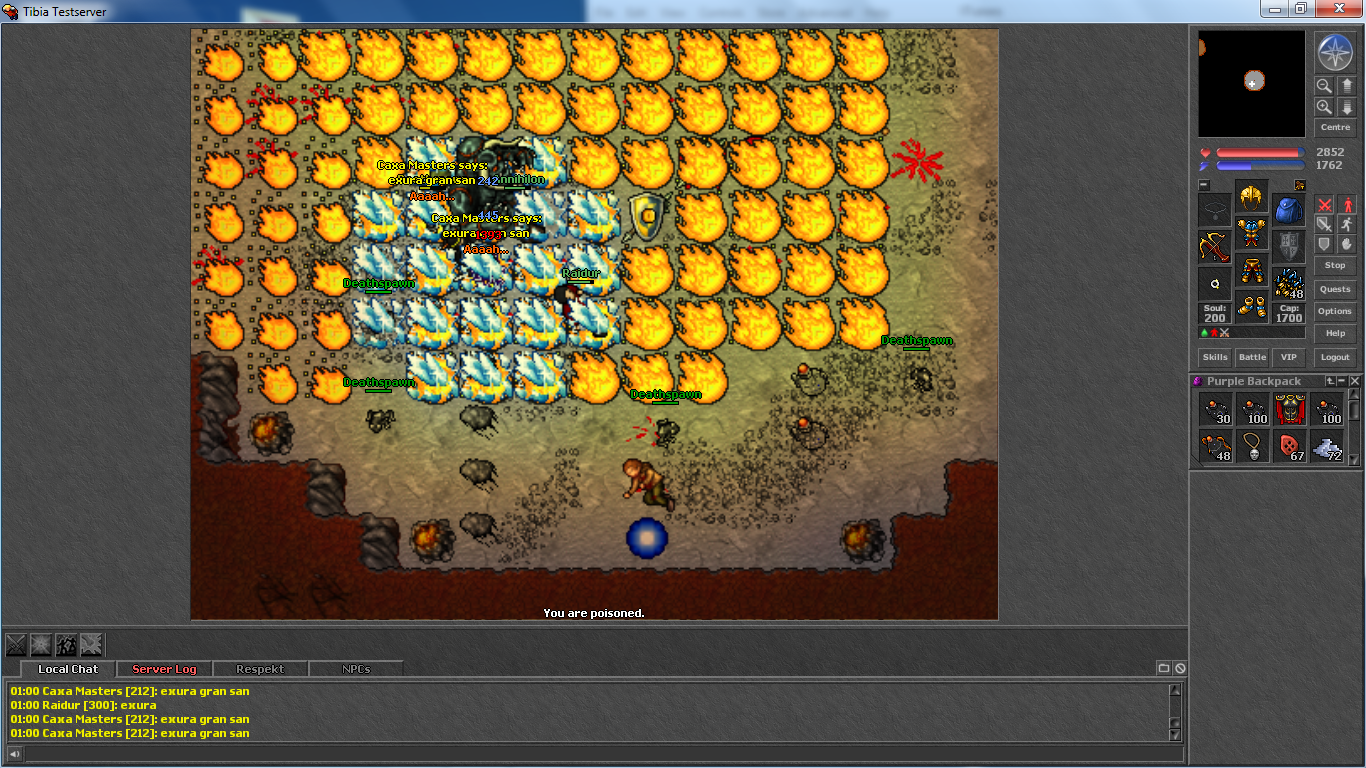1366x768 pixels.
Task: Show the Battle list
Action: point(1252,357)
